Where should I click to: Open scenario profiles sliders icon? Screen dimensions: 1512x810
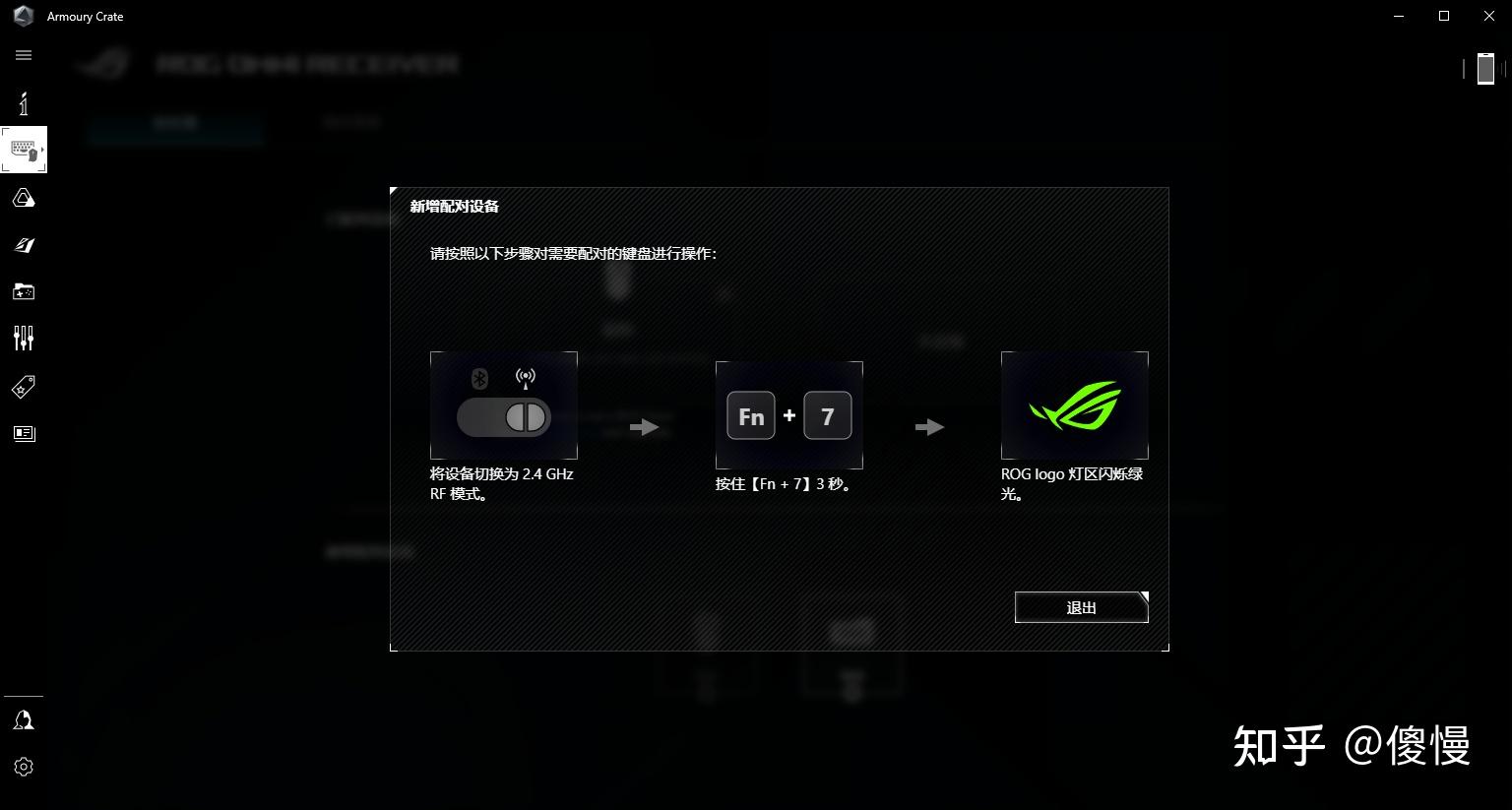pos(24,339)
